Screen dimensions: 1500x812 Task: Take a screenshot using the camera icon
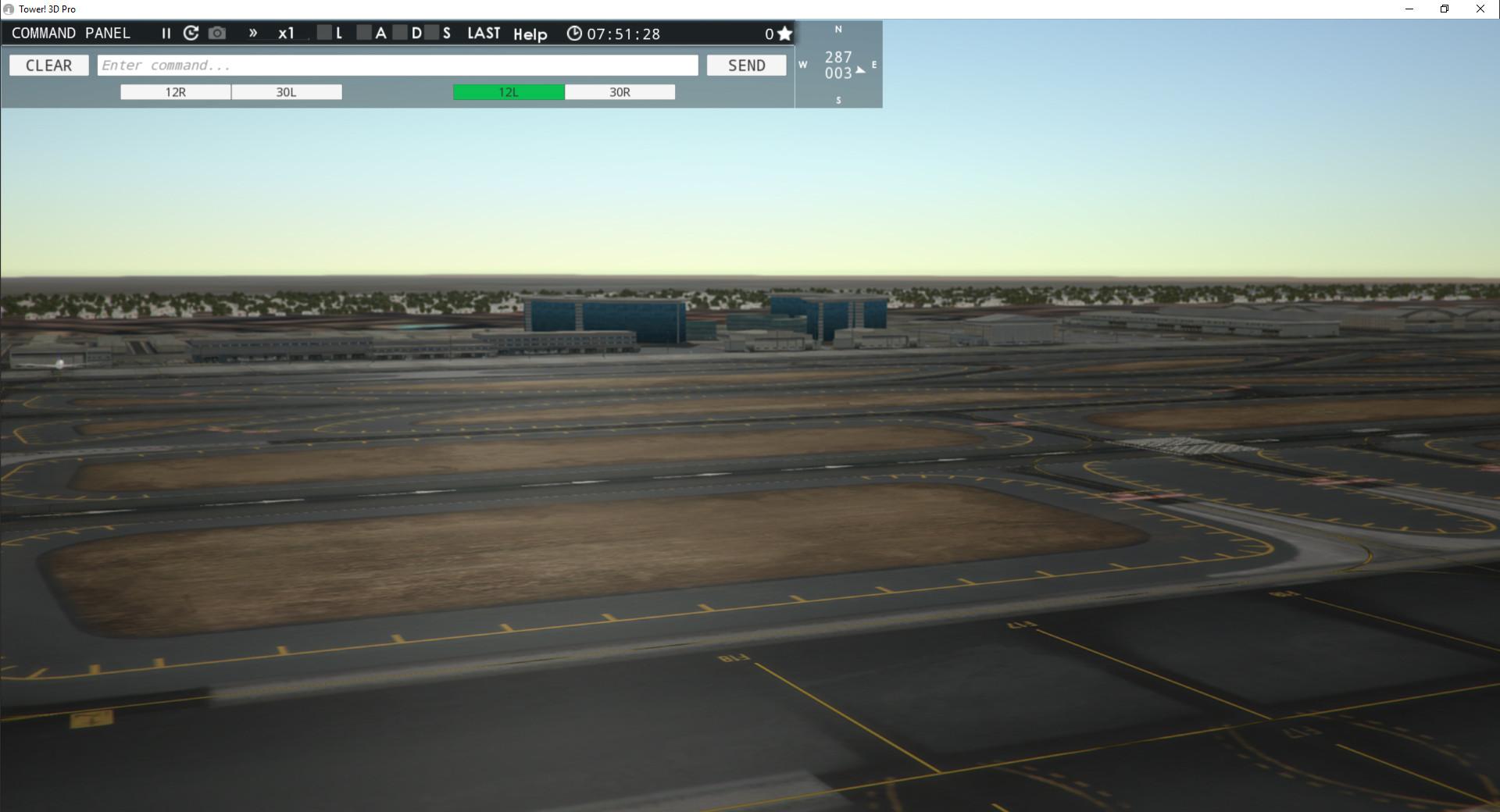[x=217, y=33]
